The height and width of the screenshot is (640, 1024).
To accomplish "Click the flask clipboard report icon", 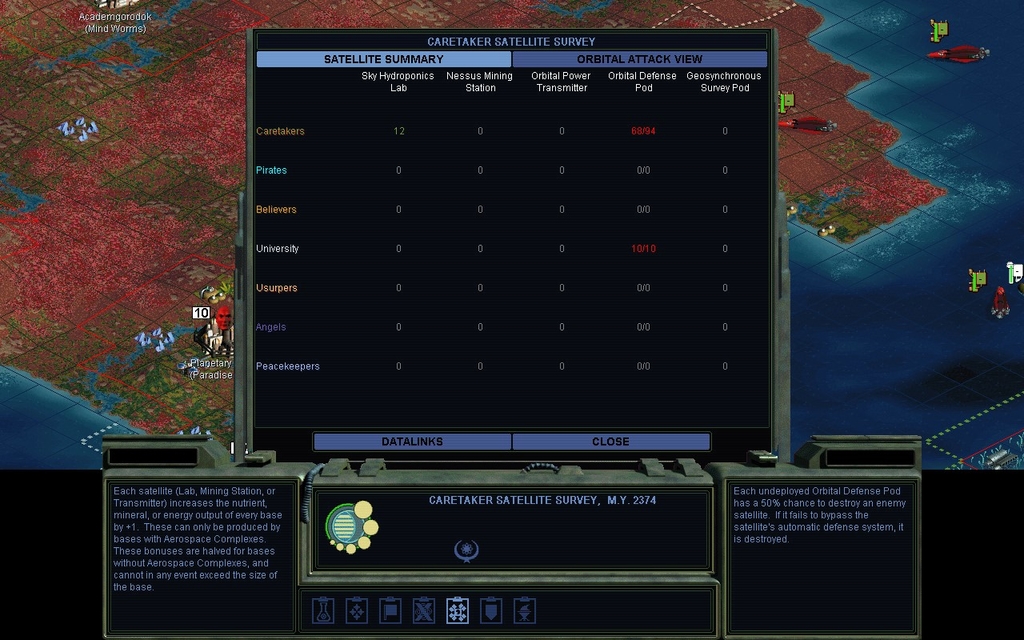I will coord(323,610).
